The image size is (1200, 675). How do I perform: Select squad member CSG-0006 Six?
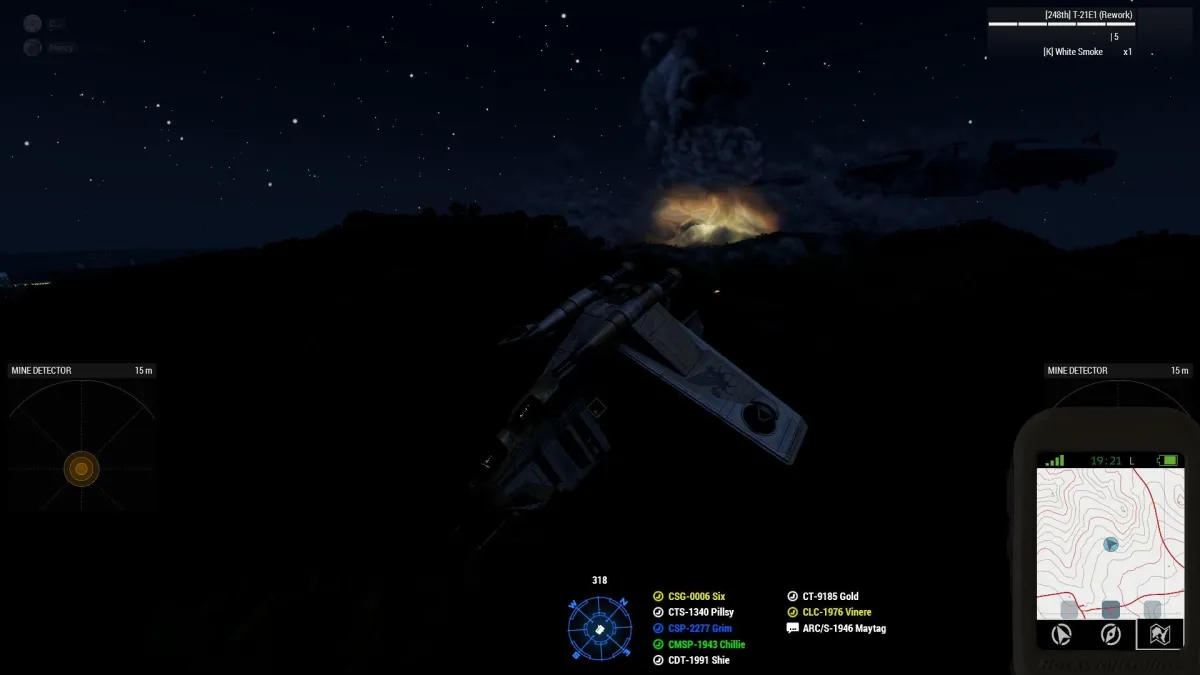[x=696, y=597]
